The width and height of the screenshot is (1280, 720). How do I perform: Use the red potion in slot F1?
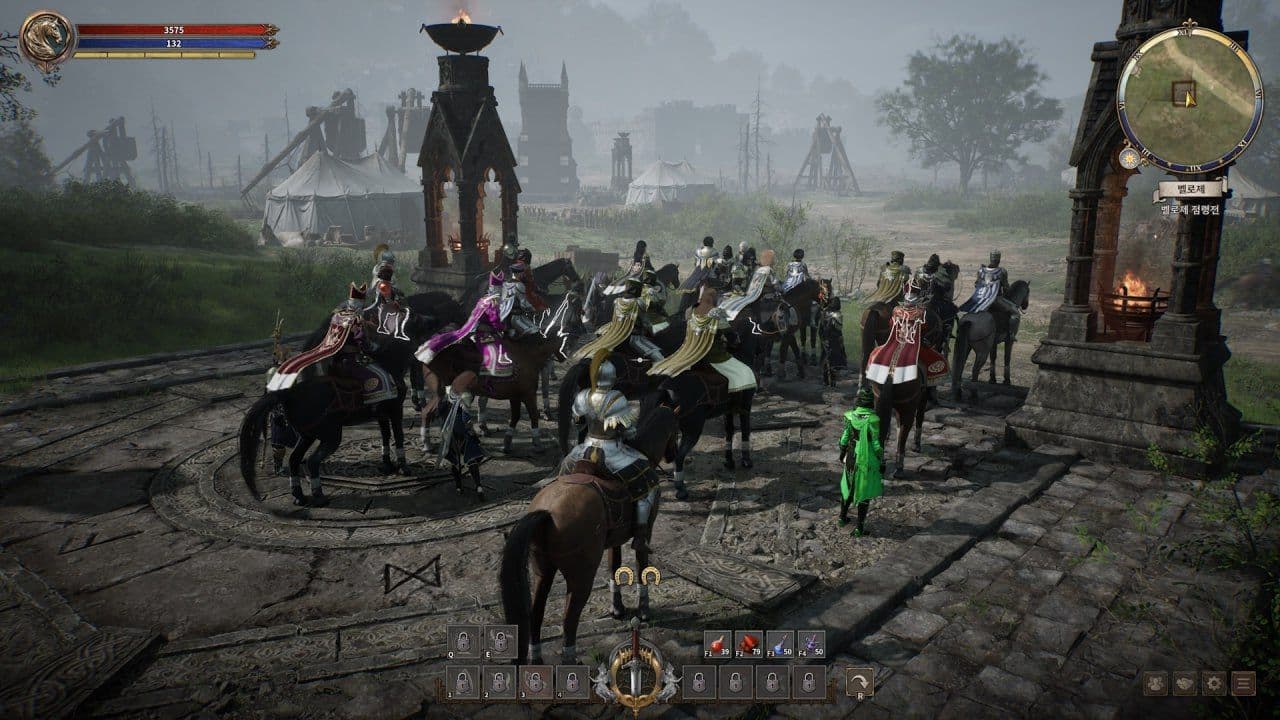click(x=718, y=643)
